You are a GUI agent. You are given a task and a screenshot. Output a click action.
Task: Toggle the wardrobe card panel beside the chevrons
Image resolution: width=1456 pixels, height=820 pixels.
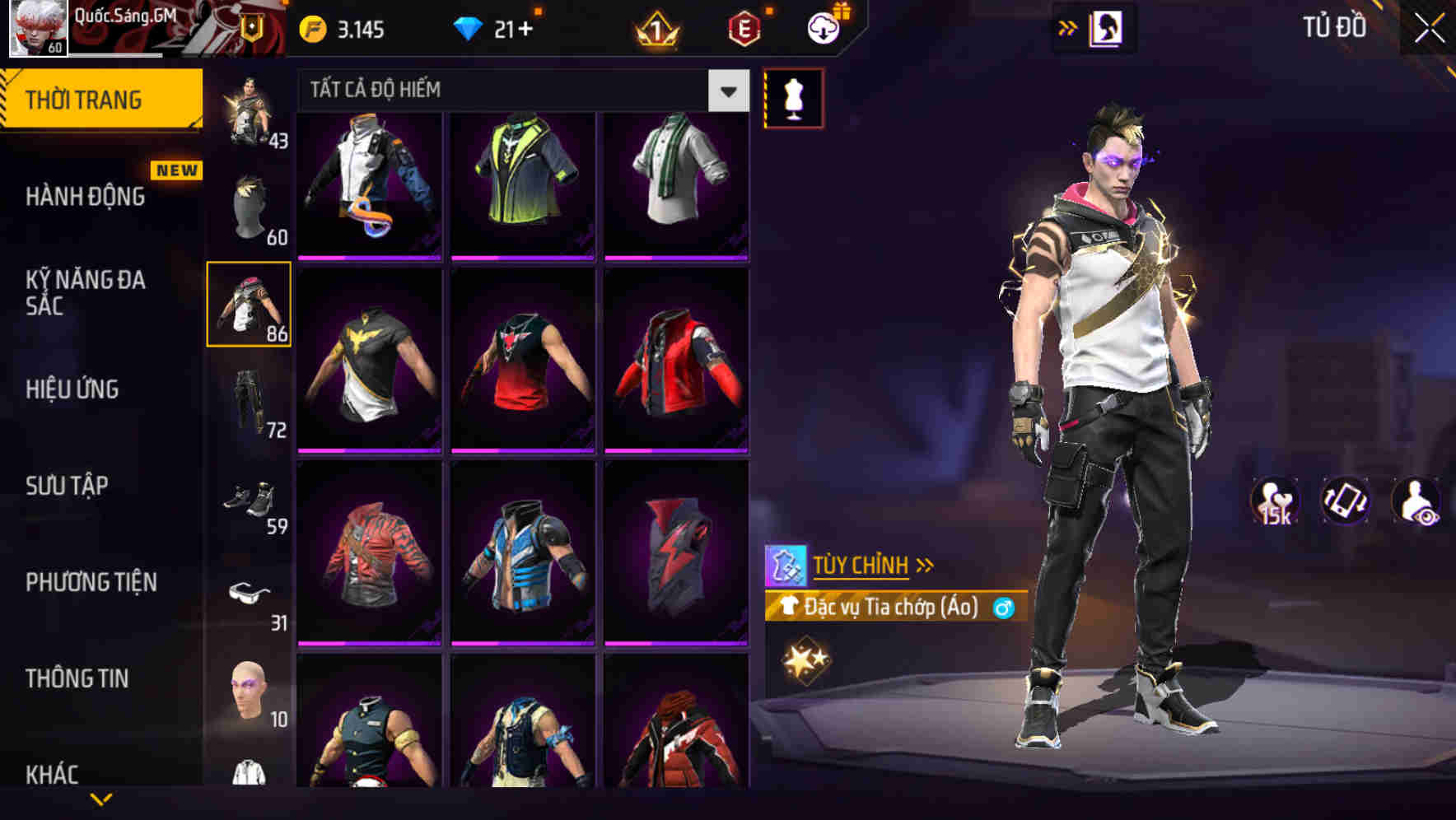tap(1104, 26)
